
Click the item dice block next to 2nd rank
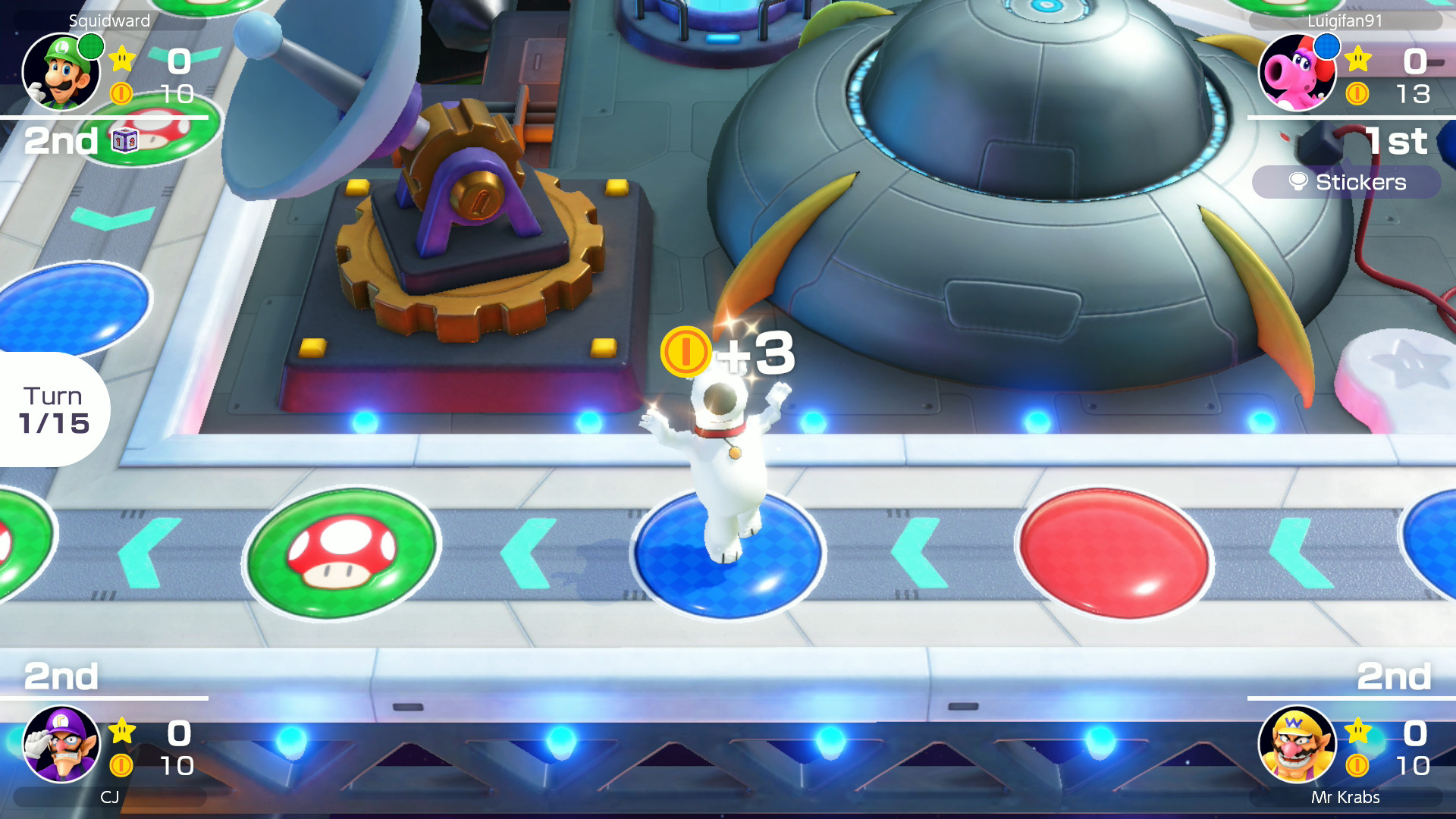tap(127, 139)
